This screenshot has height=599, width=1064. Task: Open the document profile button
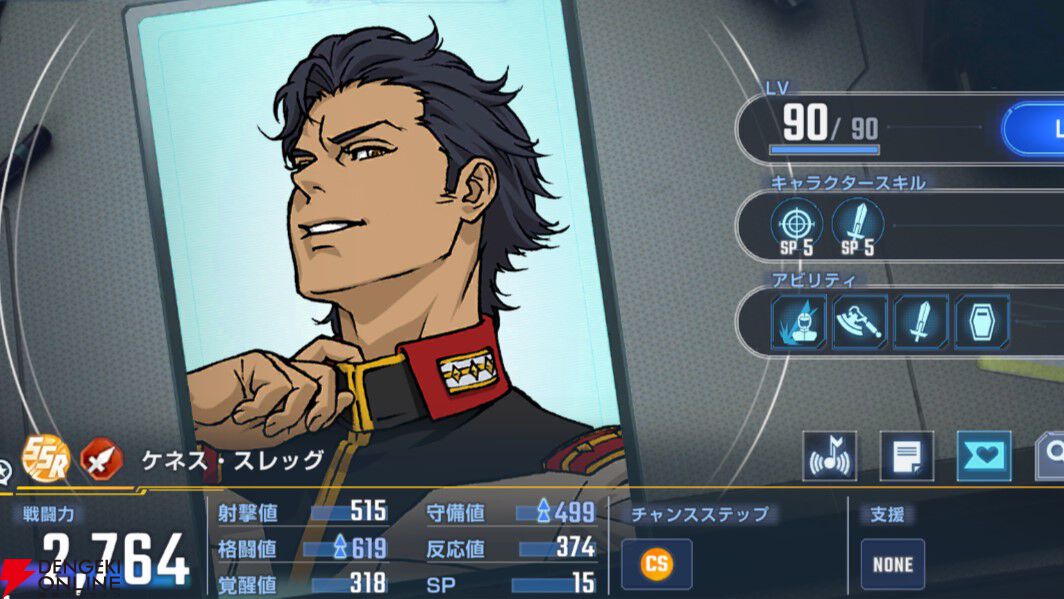tap(906, 456)
